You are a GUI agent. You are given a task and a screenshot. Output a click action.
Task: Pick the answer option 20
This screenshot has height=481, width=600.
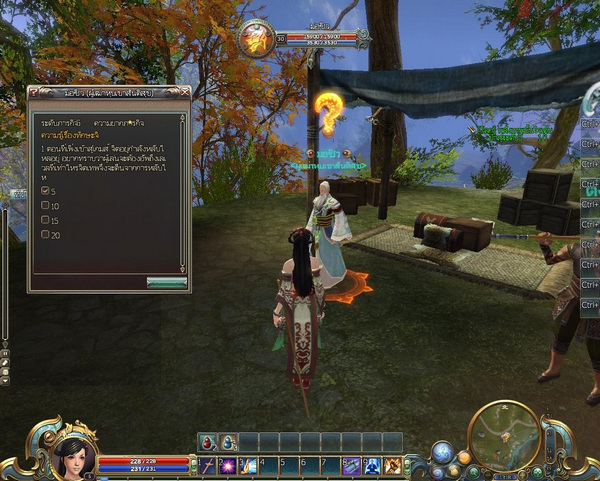click(x=44, y=234)
